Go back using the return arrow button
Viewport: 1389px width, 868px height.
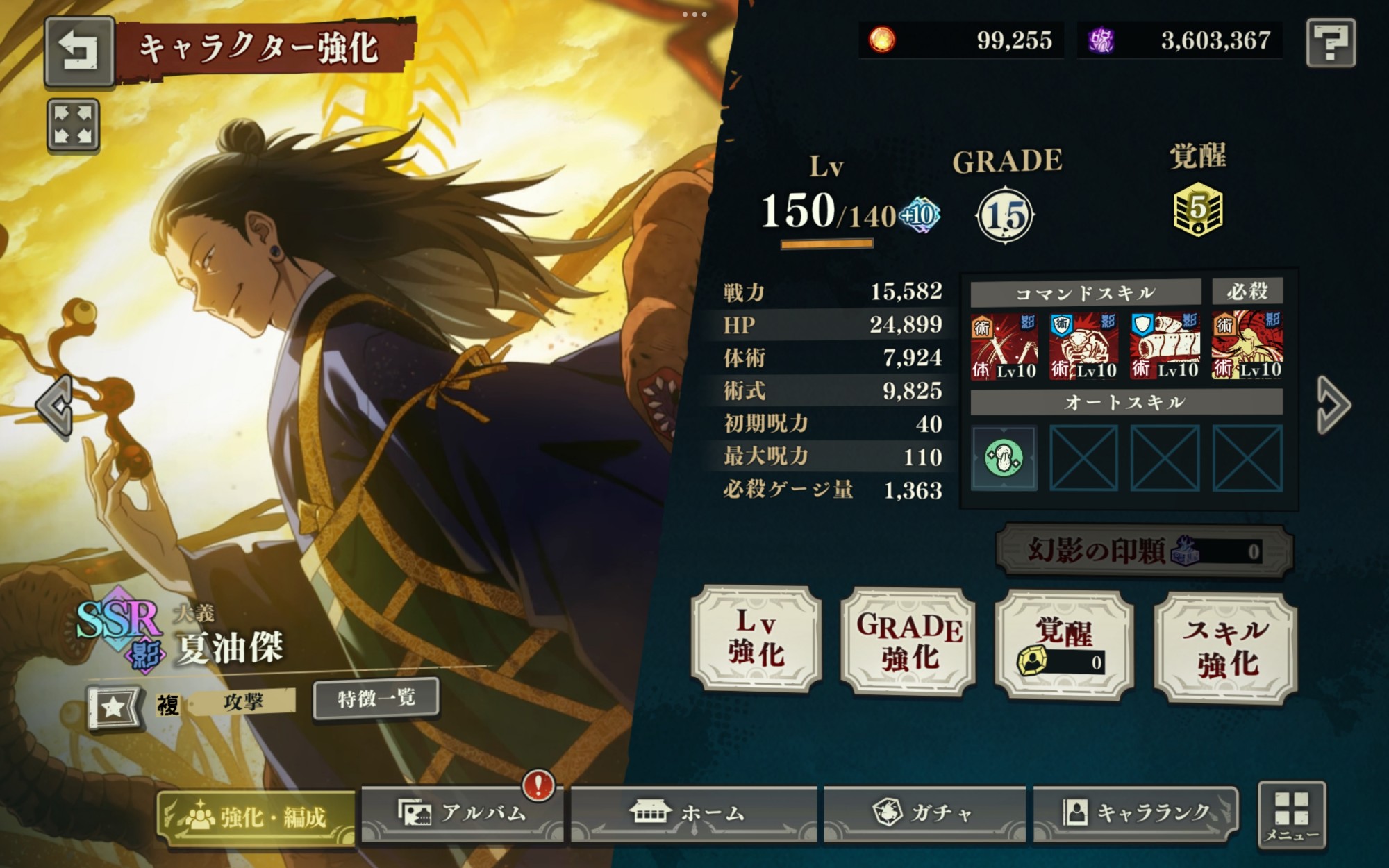pos(78,51)
